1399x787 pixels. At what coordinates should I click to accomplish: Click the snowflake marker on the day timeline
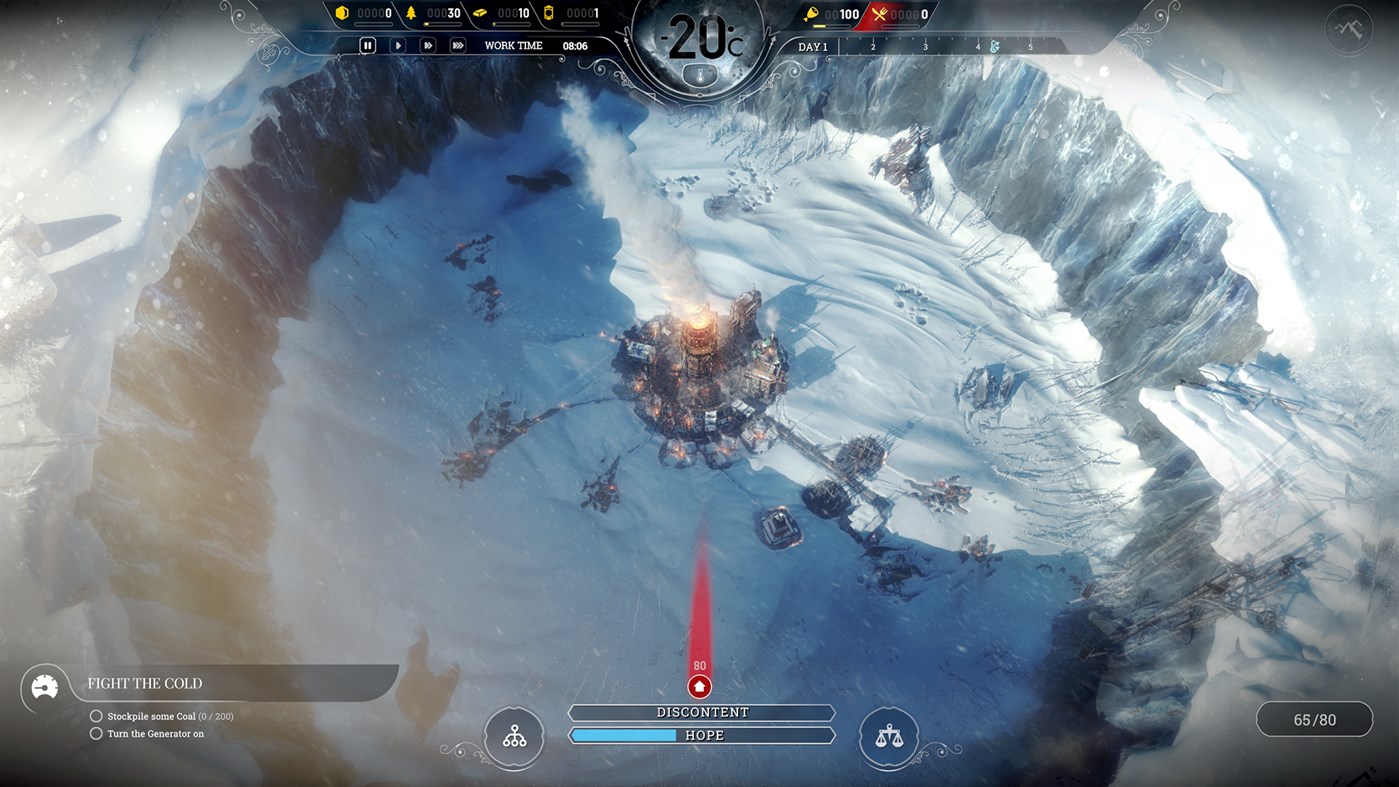click(x=992, y=45)
